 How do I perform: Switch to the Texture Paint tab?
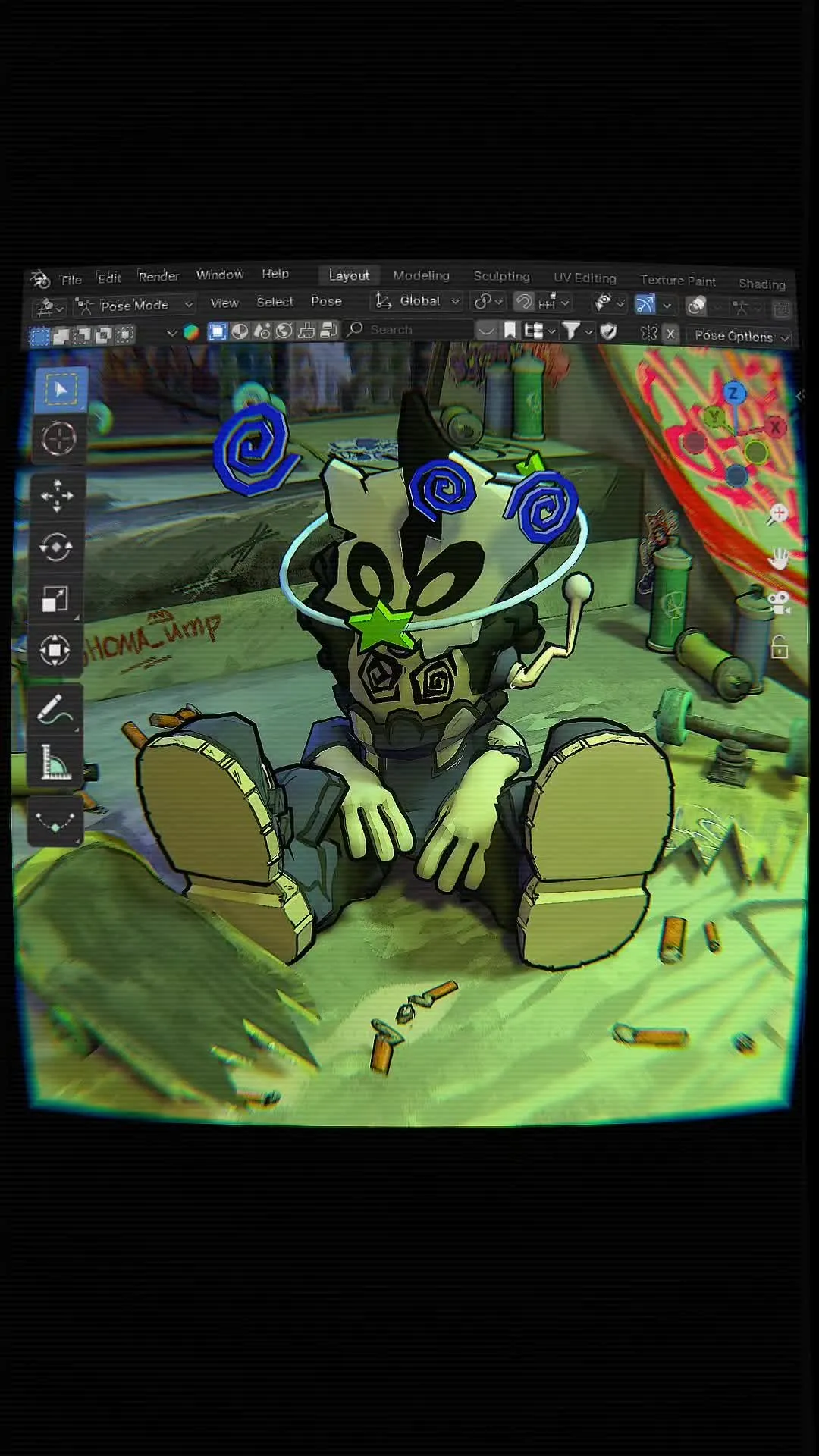pyautogui.click(x=678, y=281)
